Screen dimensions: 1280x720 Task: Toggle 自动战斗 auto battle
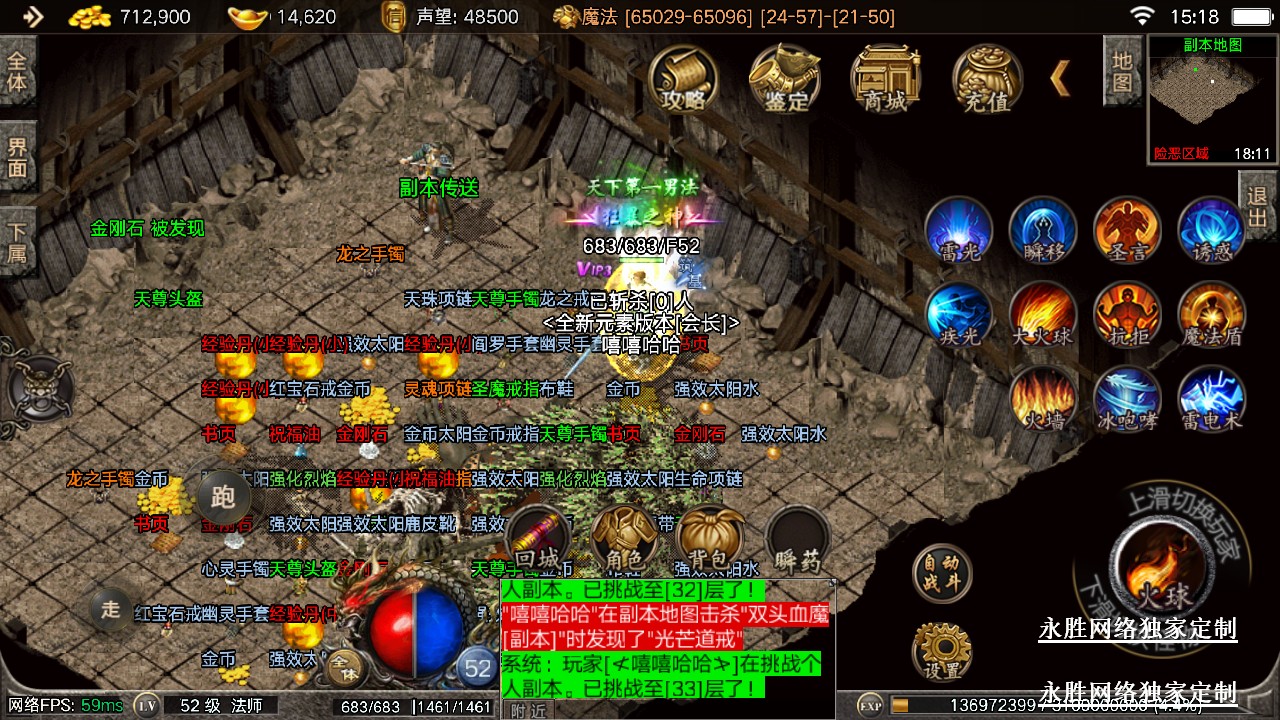[942, 573]
